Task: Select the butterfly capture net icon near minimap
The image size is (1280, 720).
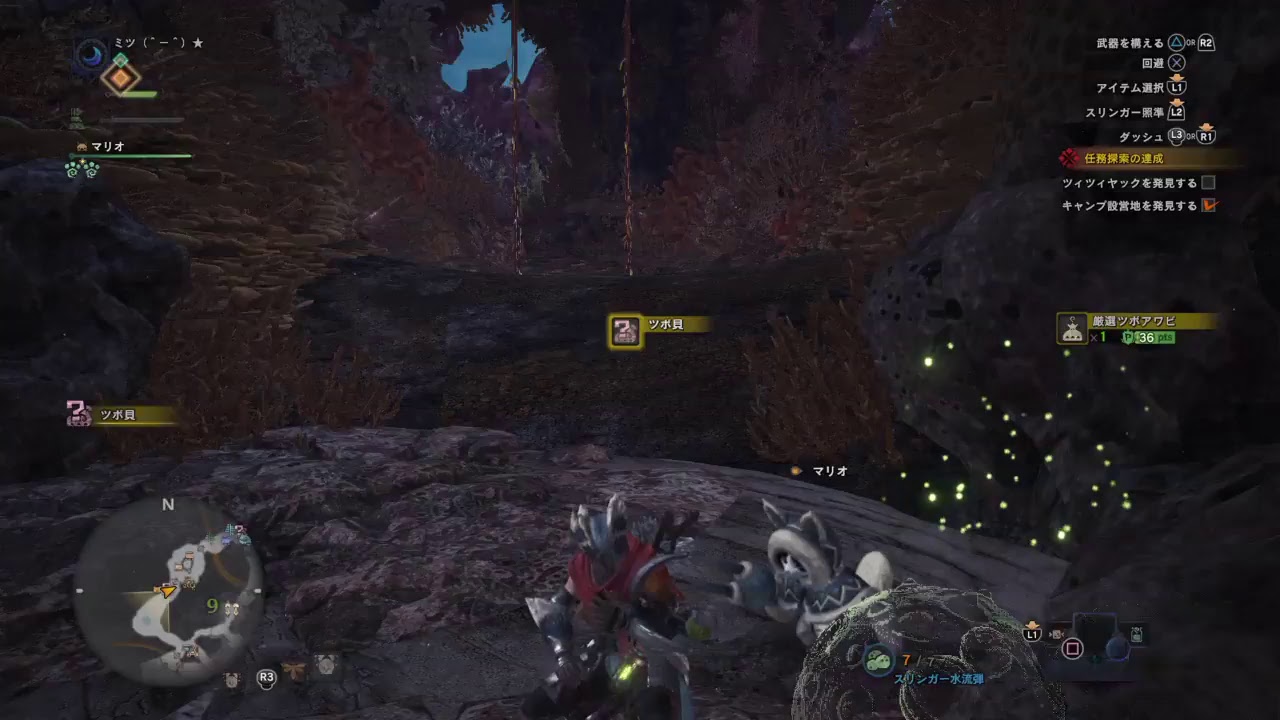Action: coord(292,670)
